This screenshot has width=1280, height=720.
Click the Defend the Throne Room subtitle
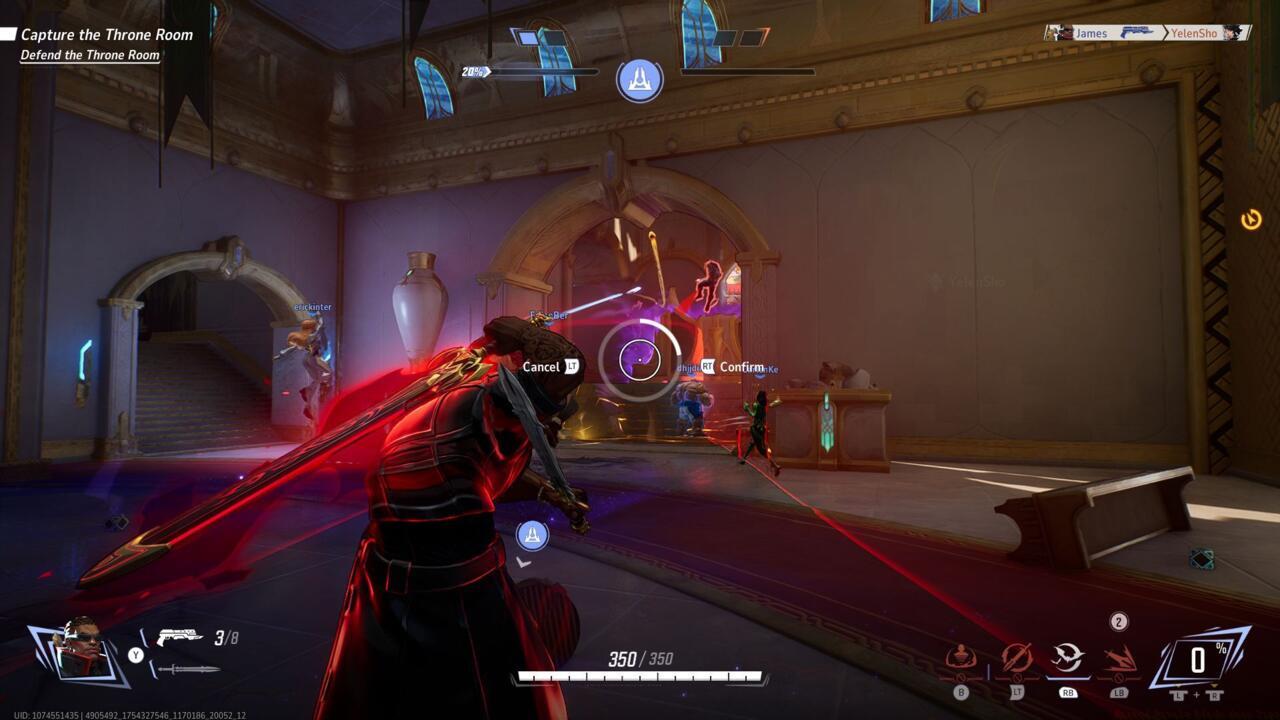90,55
